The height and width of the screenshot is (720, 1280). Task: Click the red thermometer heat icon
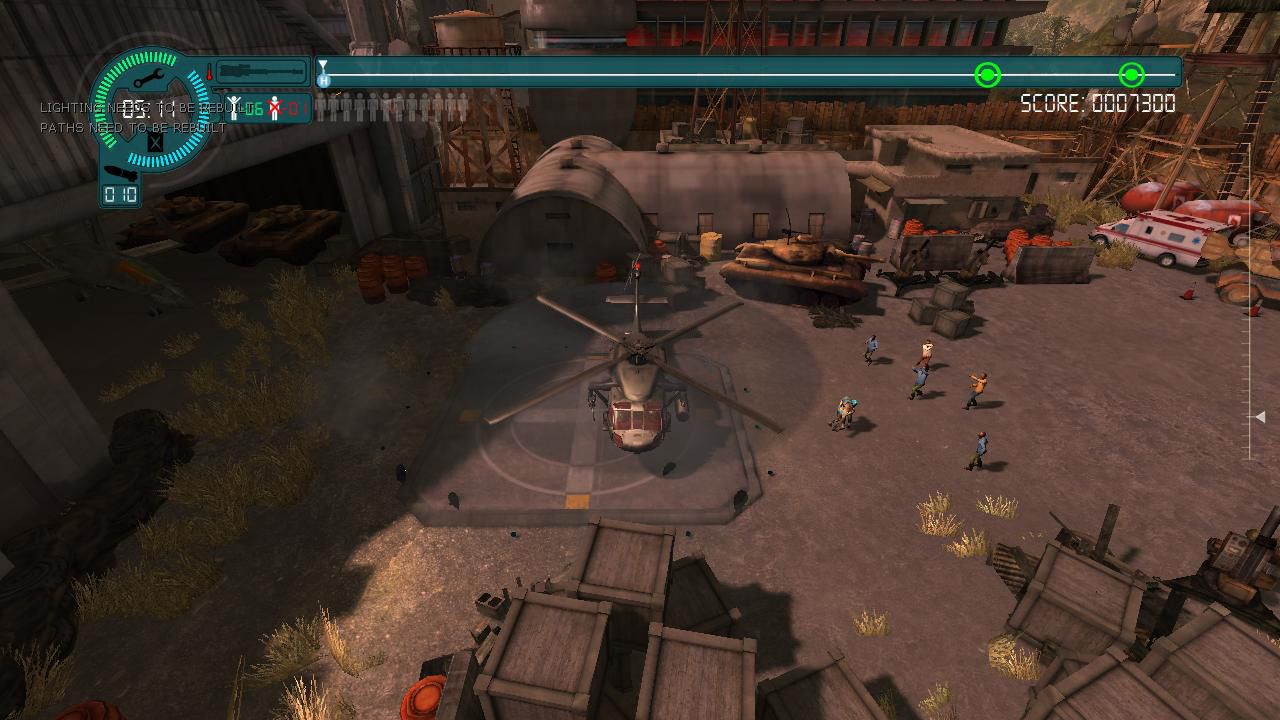tap(210, 72)
